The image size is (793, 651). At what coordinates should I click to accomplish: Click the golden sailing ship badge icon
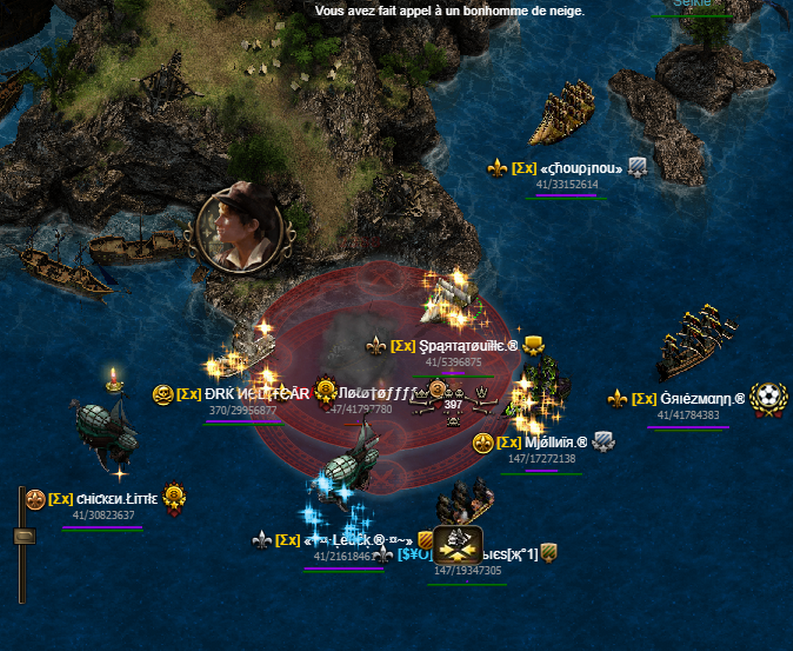[458, 543]
